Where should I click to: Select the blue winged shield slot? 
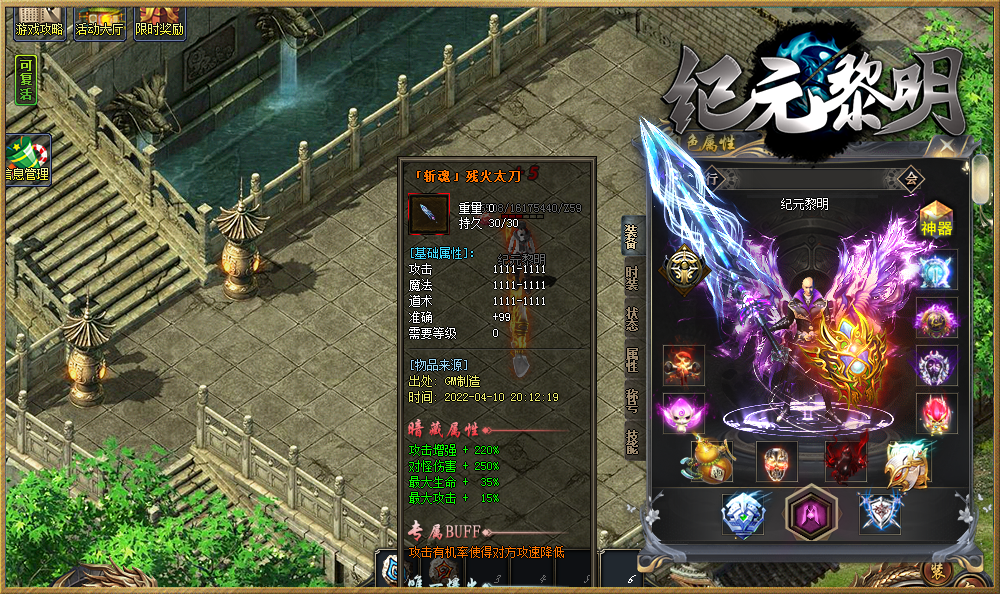tap(881, 511)
